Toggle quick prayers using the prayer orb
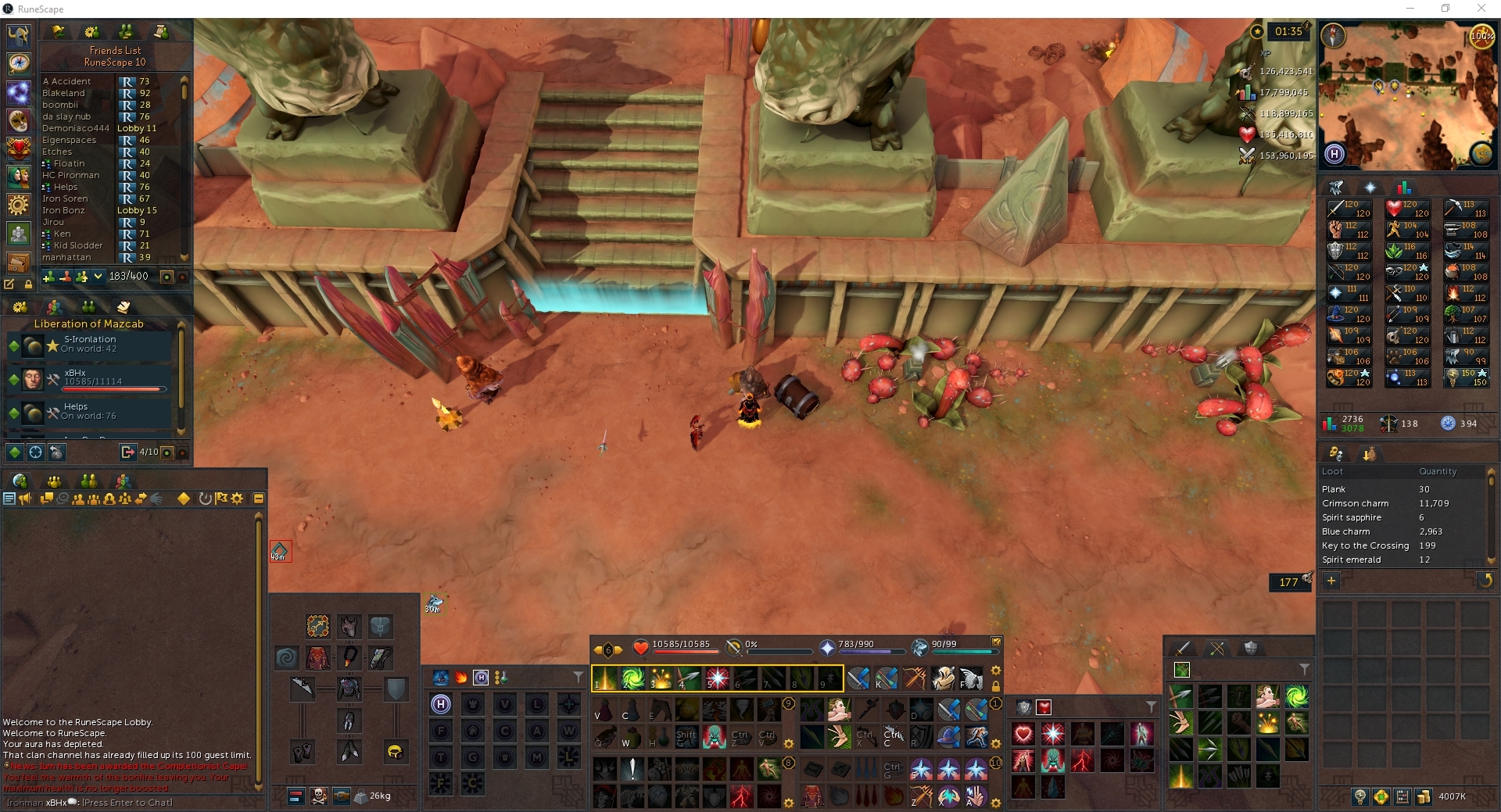The width and height of the screenshot is (1501, 812). tap(827, 647)
